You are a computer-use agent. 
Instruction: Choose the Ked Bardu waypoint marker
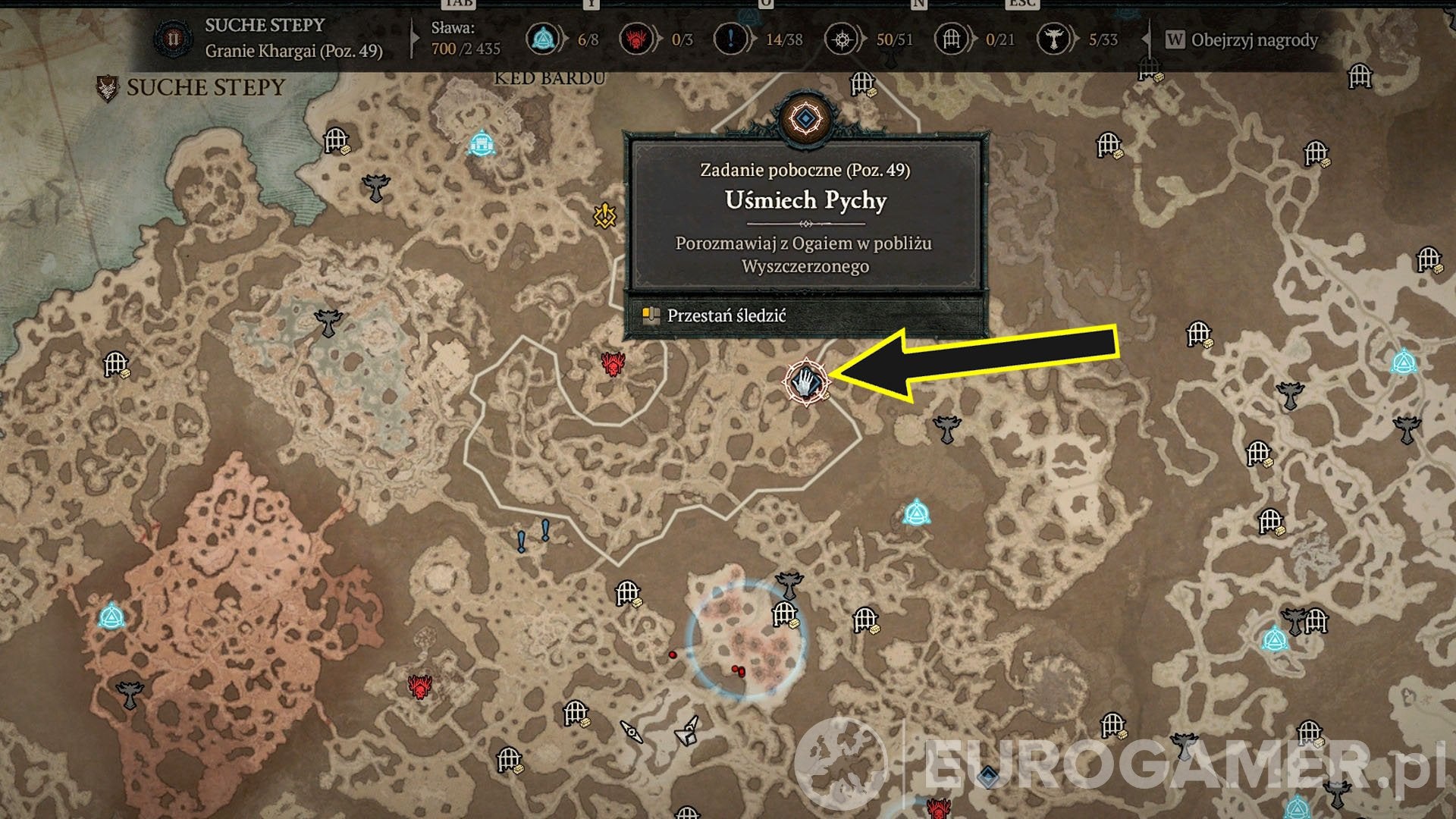click(x=482, y=143)
